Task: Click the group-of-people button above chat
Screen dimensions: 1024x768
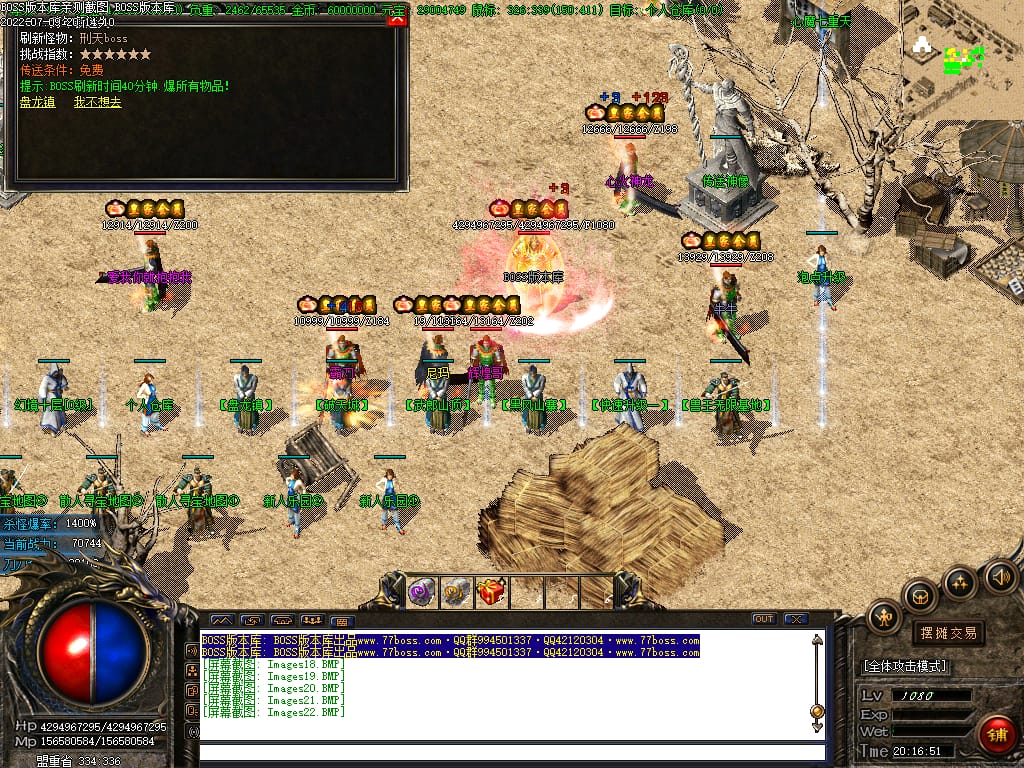Action: tap(312, 621)
